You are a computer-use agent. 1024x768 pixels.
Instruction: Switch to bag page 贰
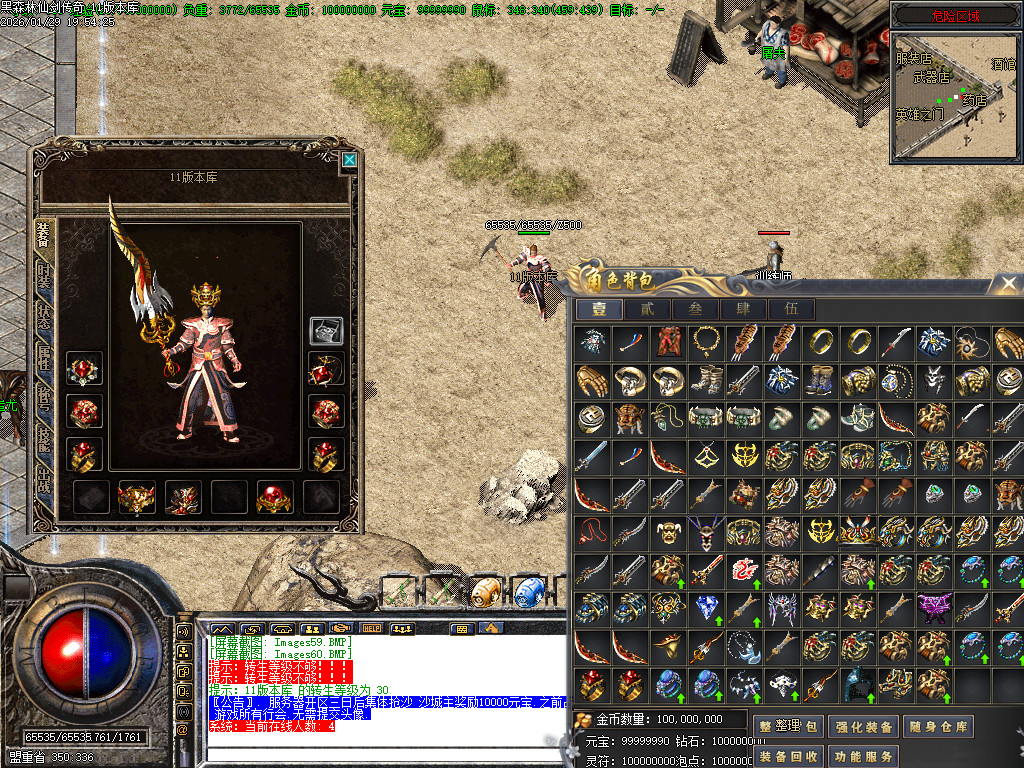[648, 310]
